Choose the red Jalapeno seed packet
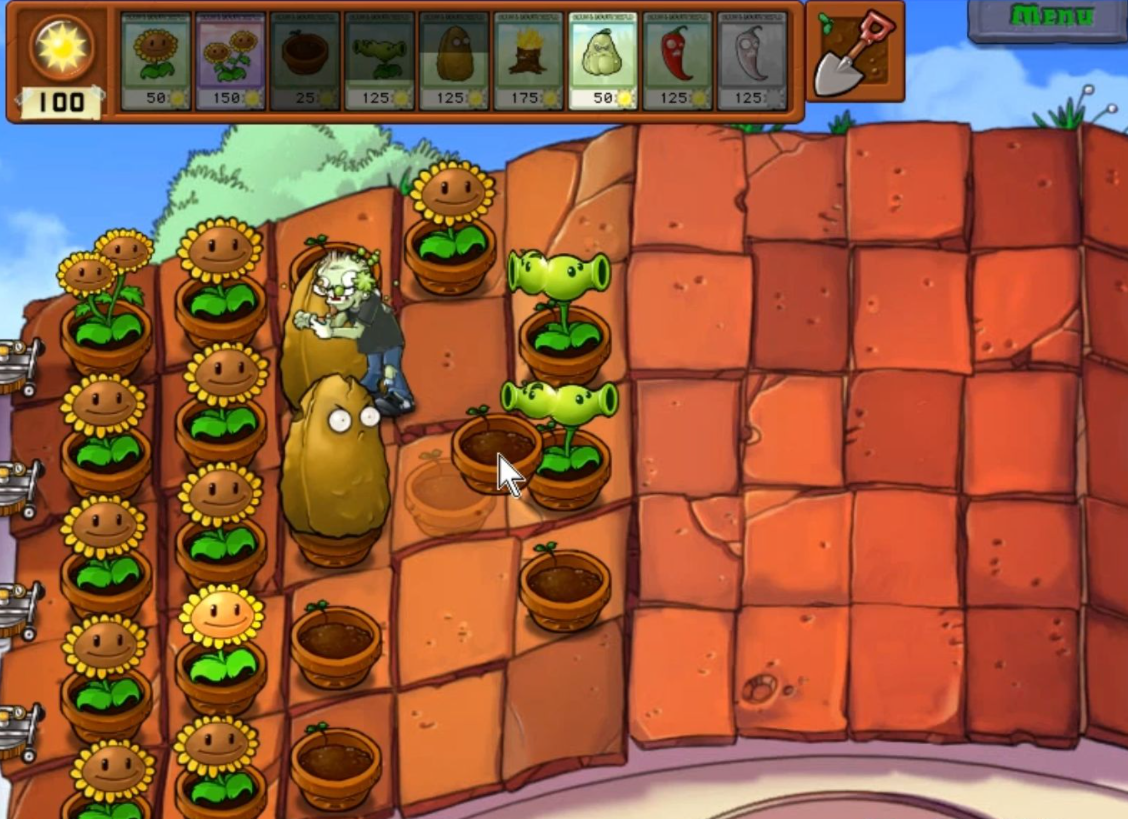Screen dimensions: 1128x819 677,61
